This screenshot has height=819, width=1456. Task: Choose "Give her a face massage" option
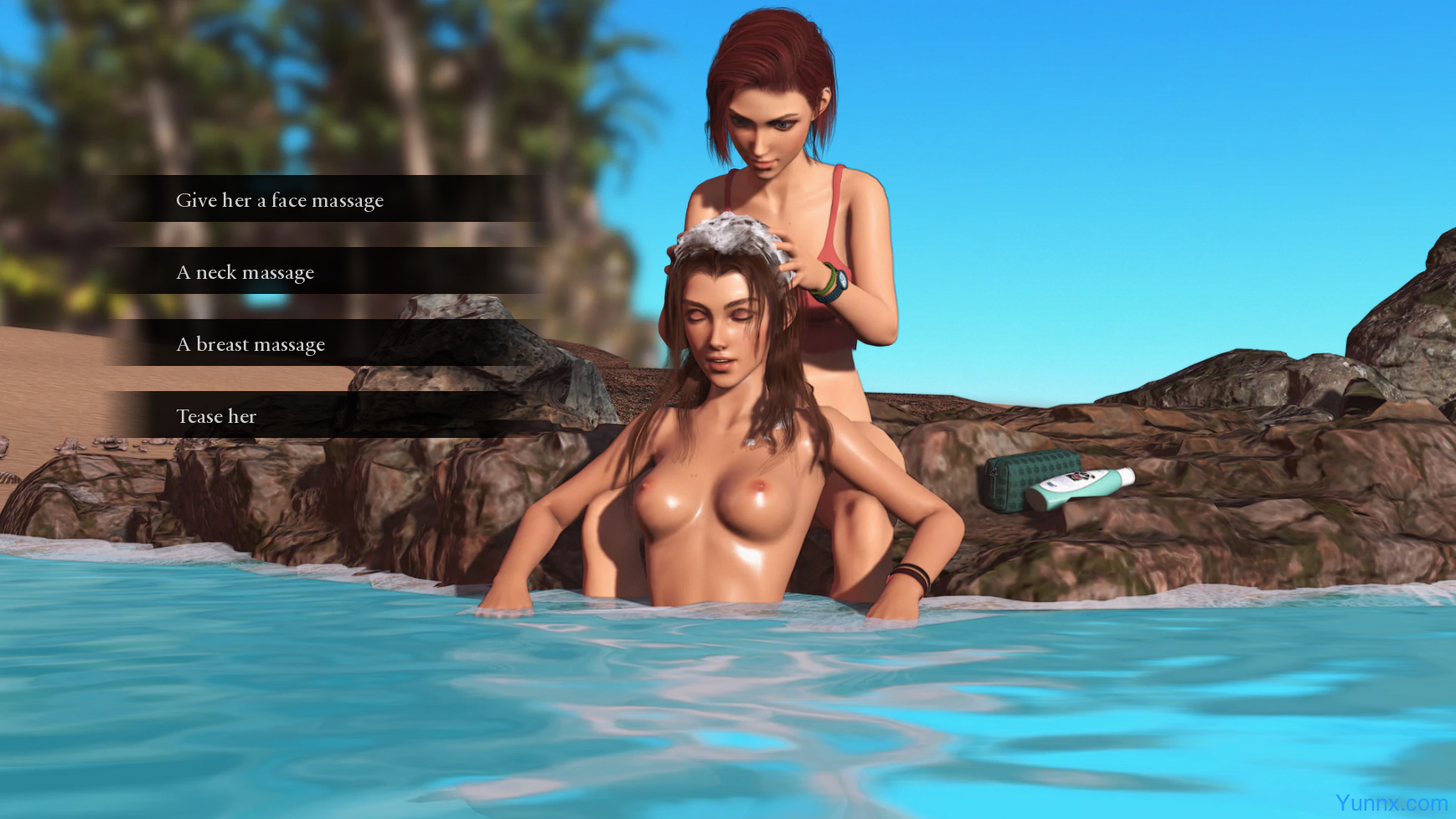coord(280,199)
